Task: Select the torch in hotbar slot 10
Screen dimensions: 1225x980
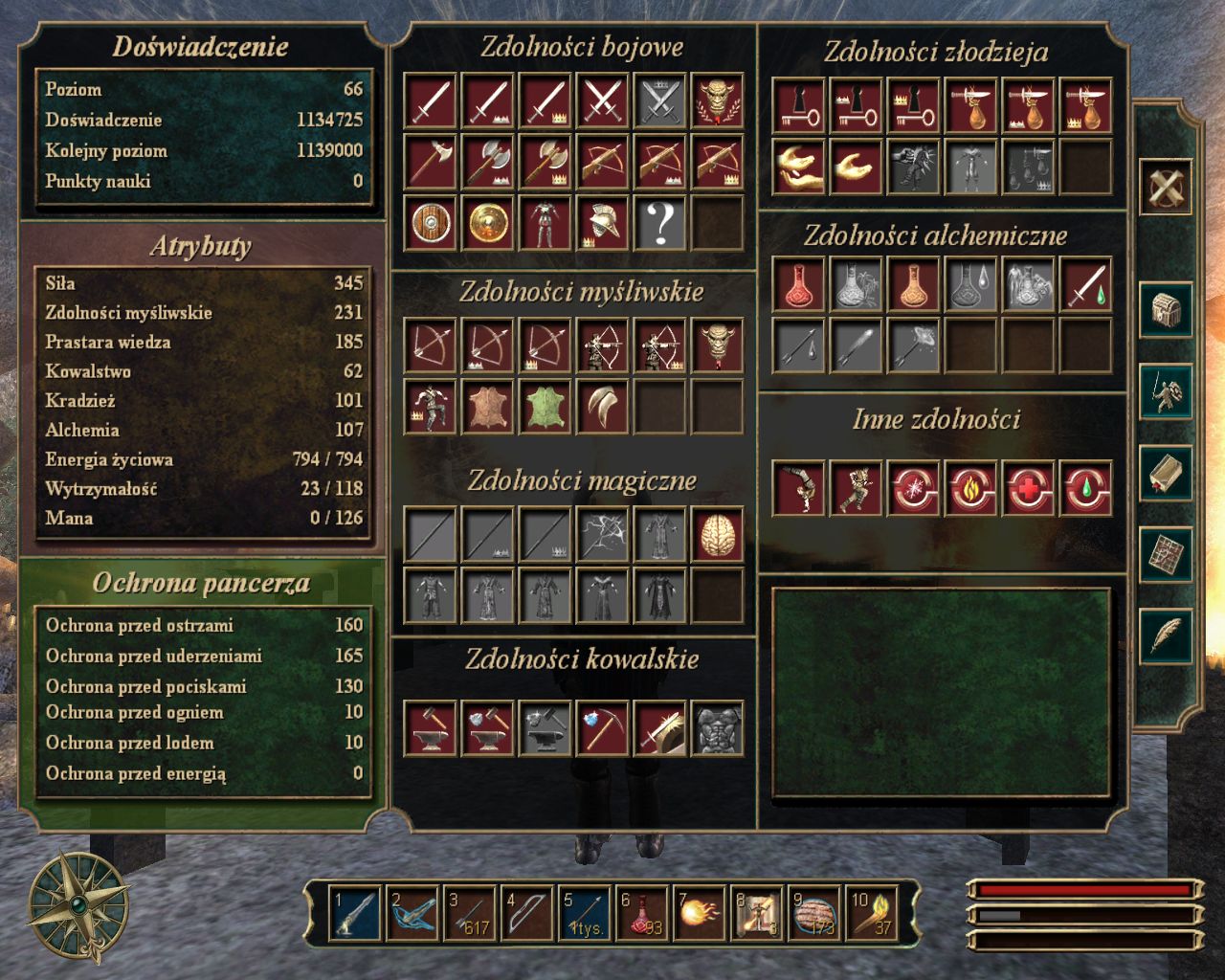Action: (872, 913)
